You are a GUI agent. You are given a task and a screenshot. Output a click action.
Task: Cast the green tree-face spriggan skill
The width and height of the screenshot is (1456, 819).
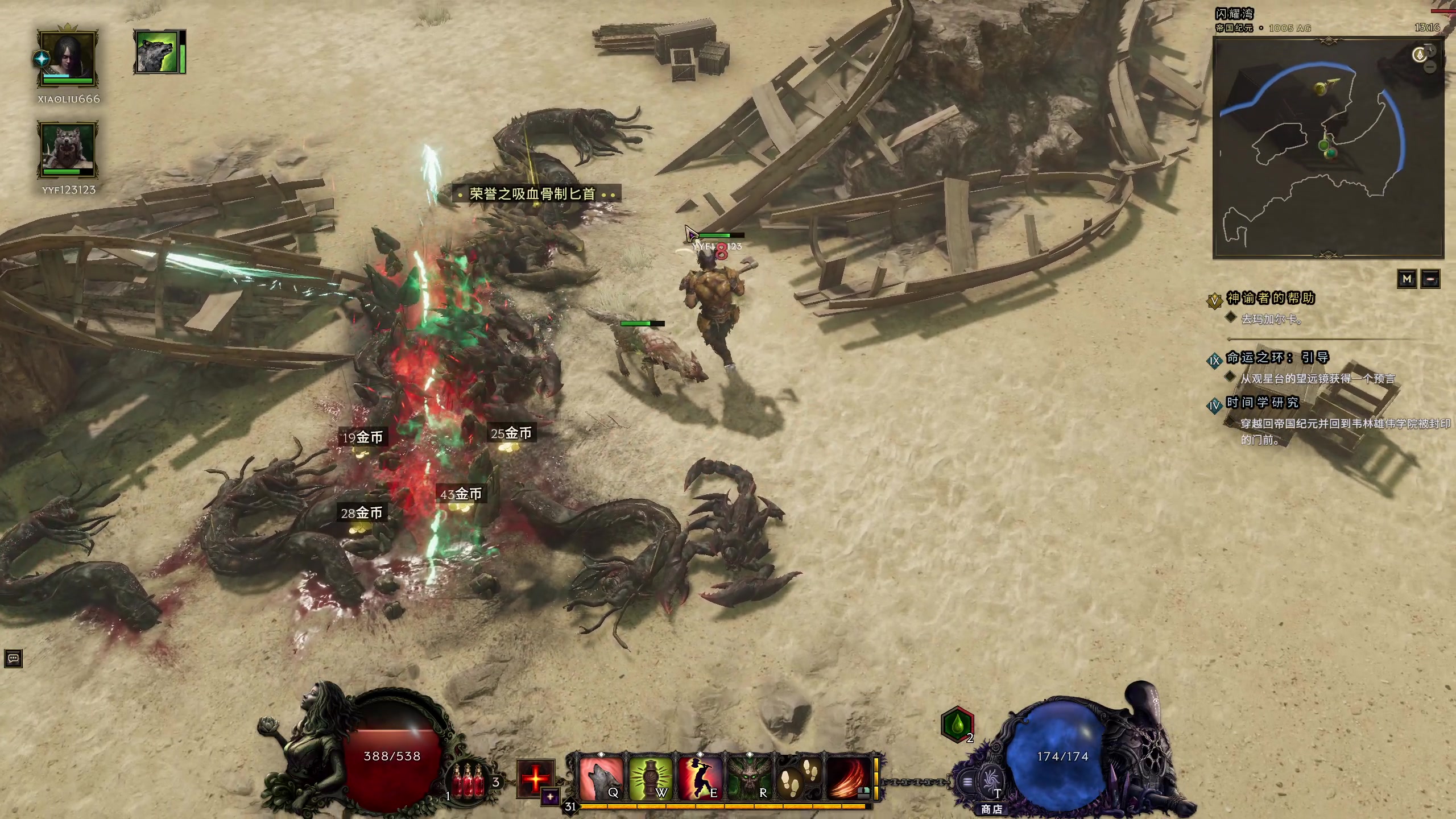click(x=748, y=778)
